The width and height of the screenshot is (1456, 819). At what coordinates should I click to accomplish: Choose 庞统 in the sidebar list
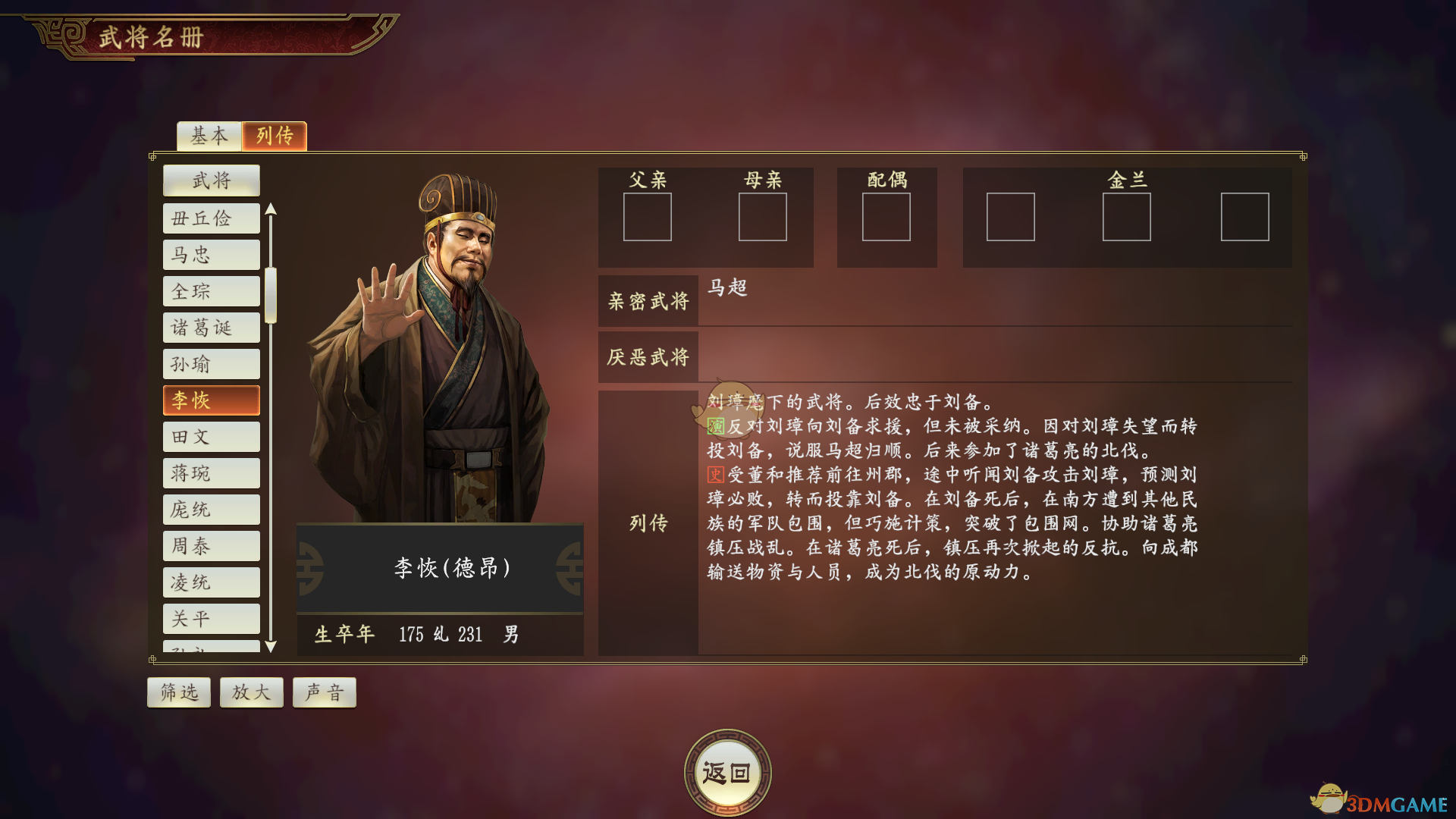211,509
